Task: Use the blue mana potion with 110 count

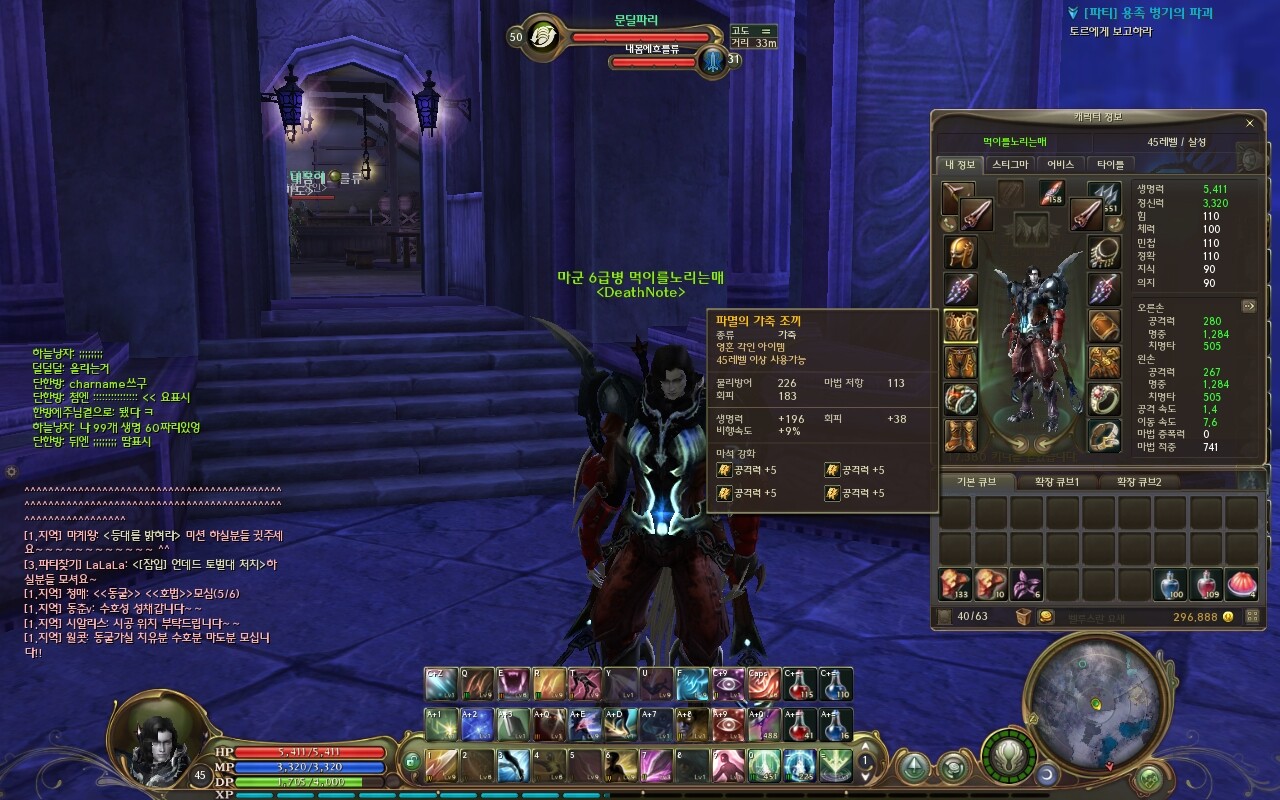Action: [x=836, y=684]
